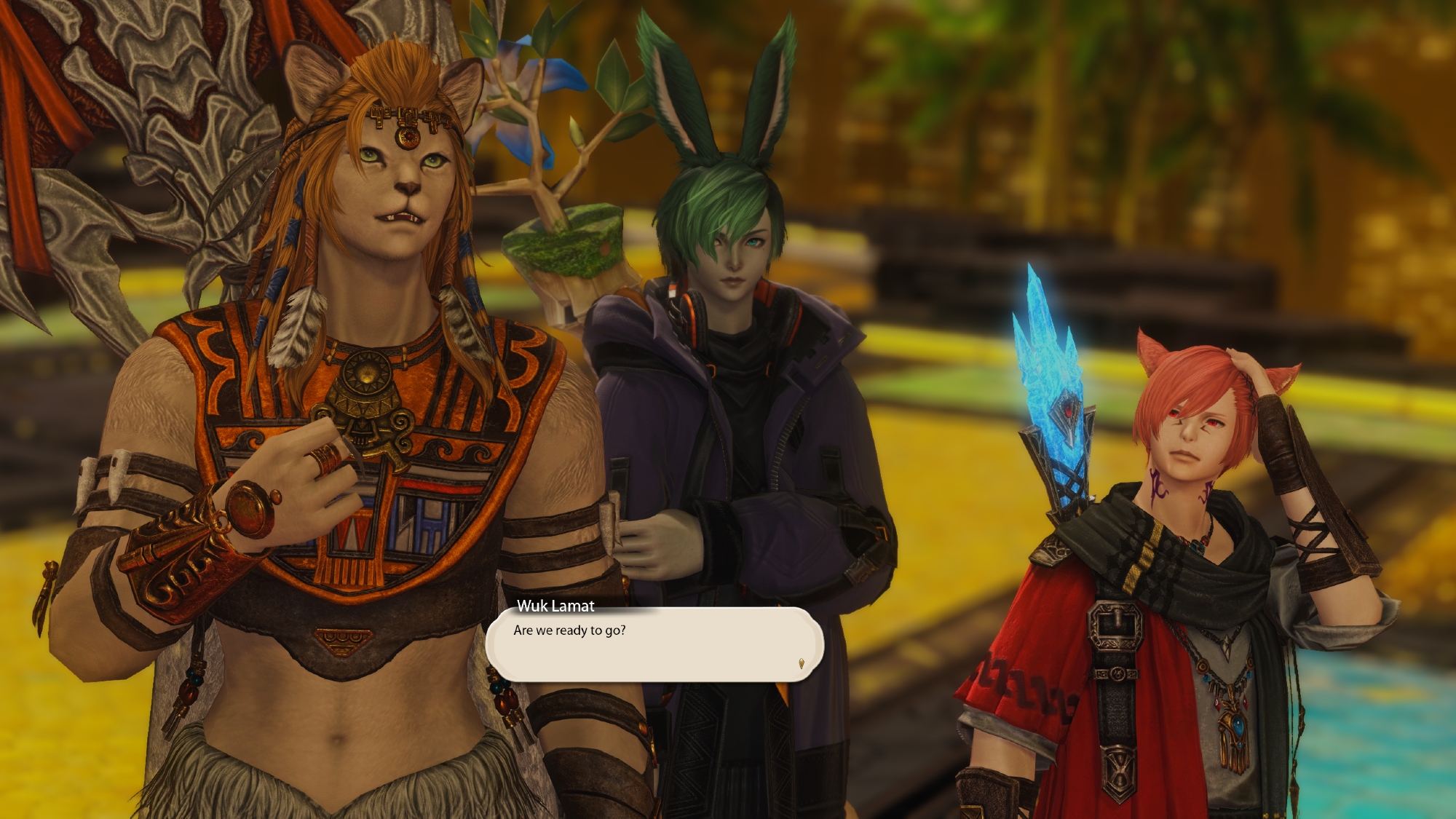Advance Wuk Lamat's dialogue box

654,644
